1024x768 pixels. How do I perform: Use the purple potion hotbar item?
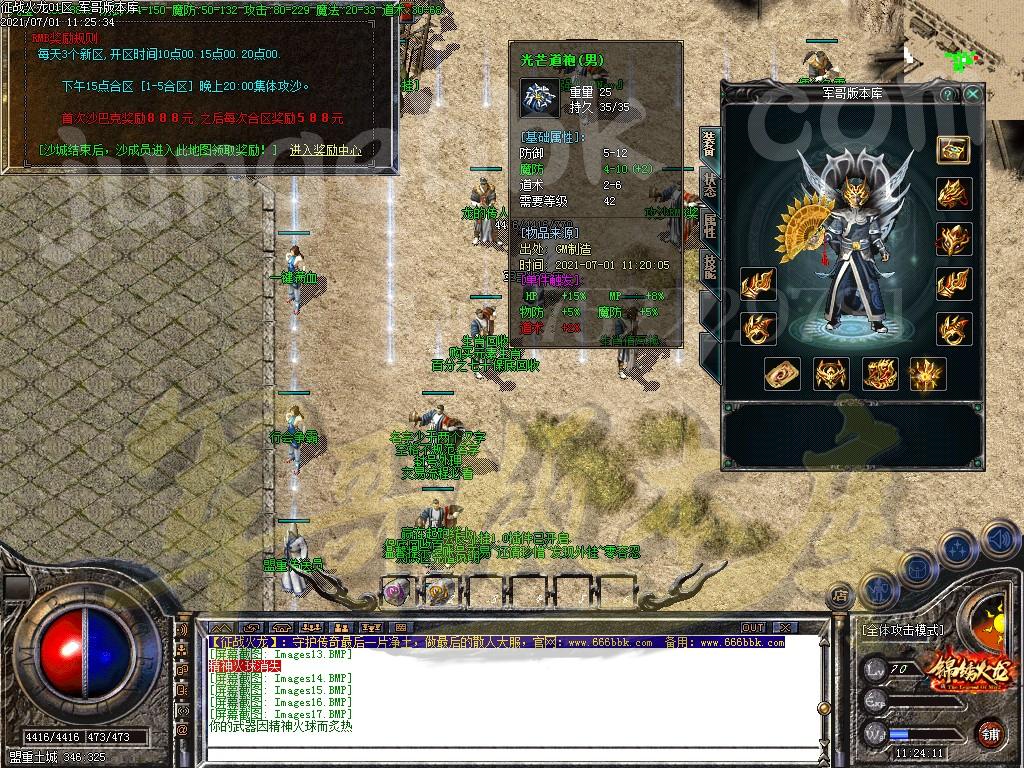(396, 591)
